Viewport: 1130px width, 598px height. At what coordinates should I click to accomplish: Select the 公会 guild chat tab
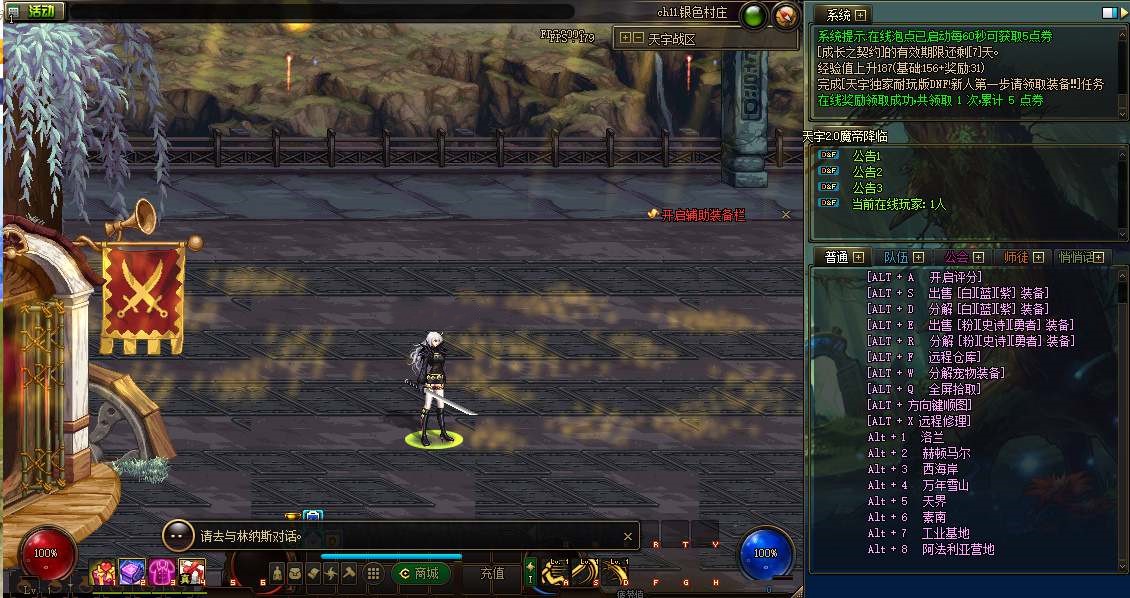[956, 257]
